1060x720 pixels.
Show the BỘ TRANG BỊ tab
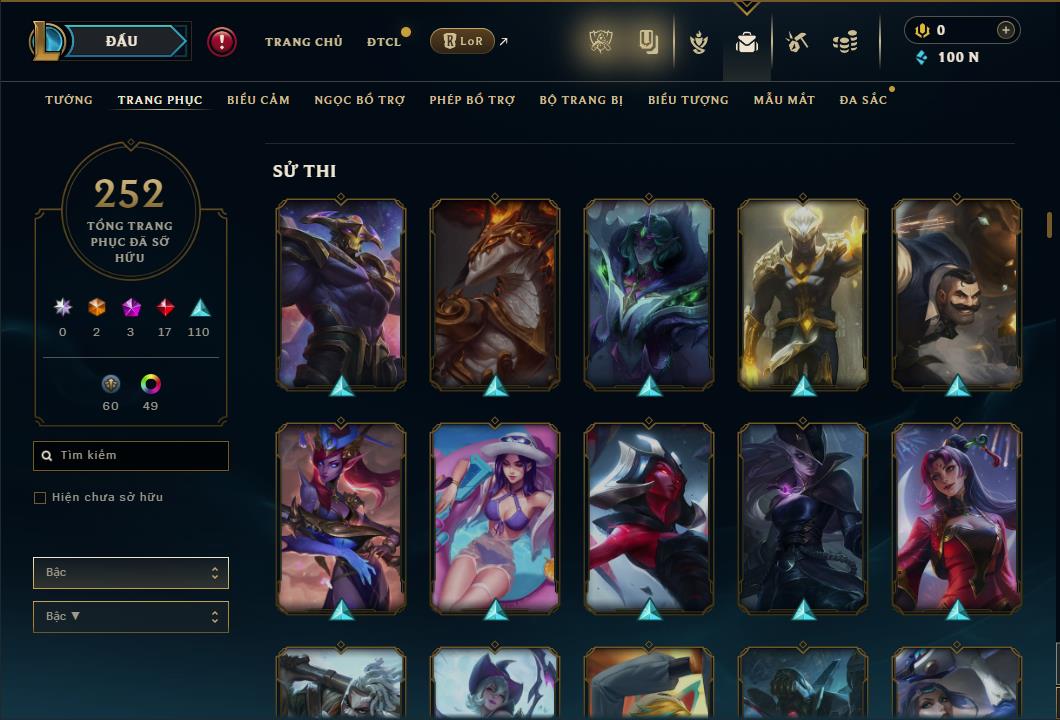click(581, 100)
